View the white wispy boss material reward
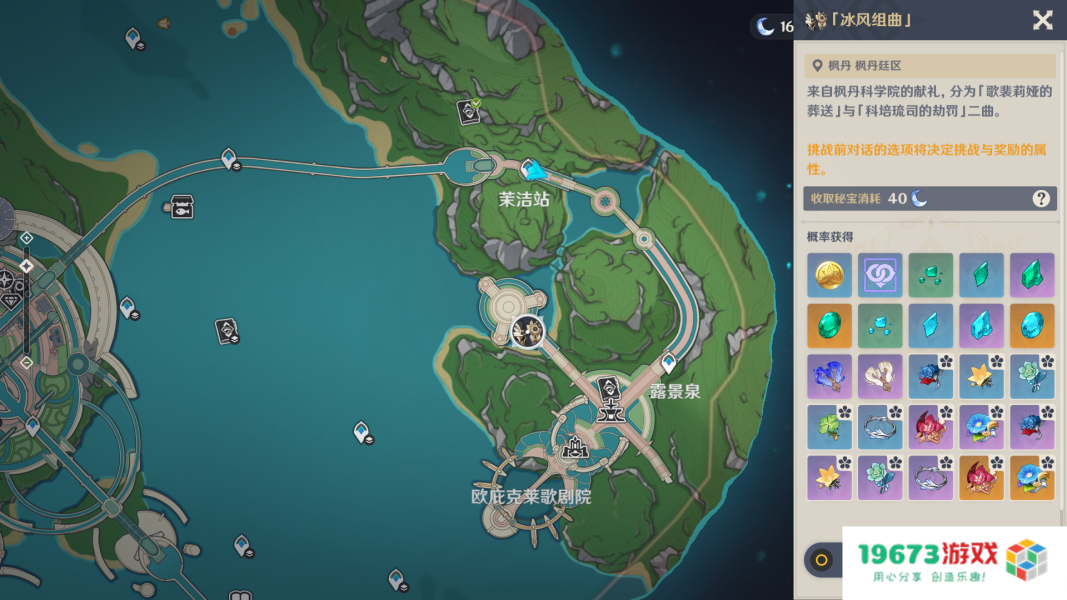The width and height of the screenshot is (1067, 600). [880, 377]
